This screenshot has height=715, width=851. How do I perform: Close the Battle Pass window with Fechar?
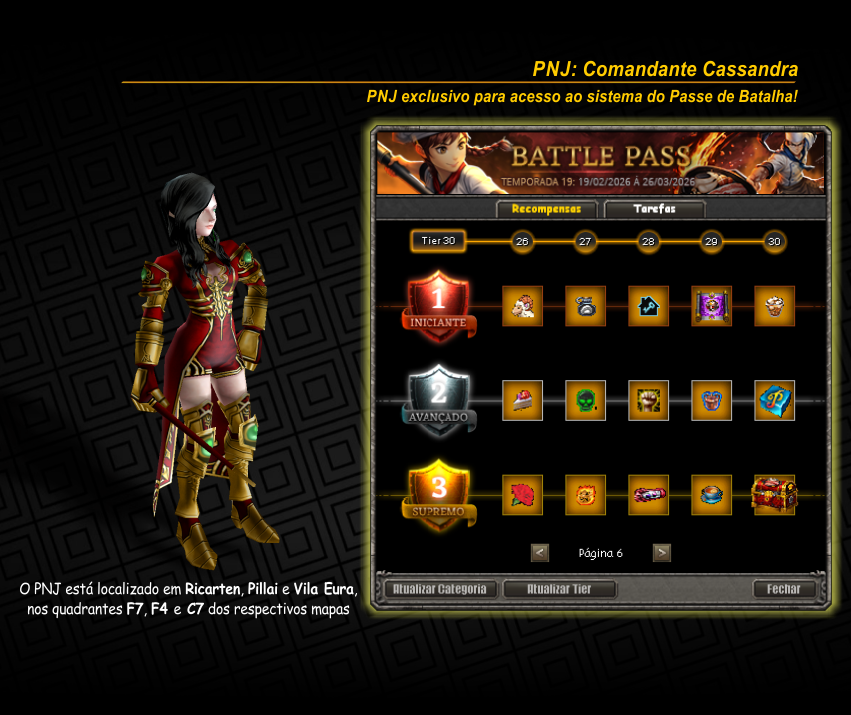point(783,589)
